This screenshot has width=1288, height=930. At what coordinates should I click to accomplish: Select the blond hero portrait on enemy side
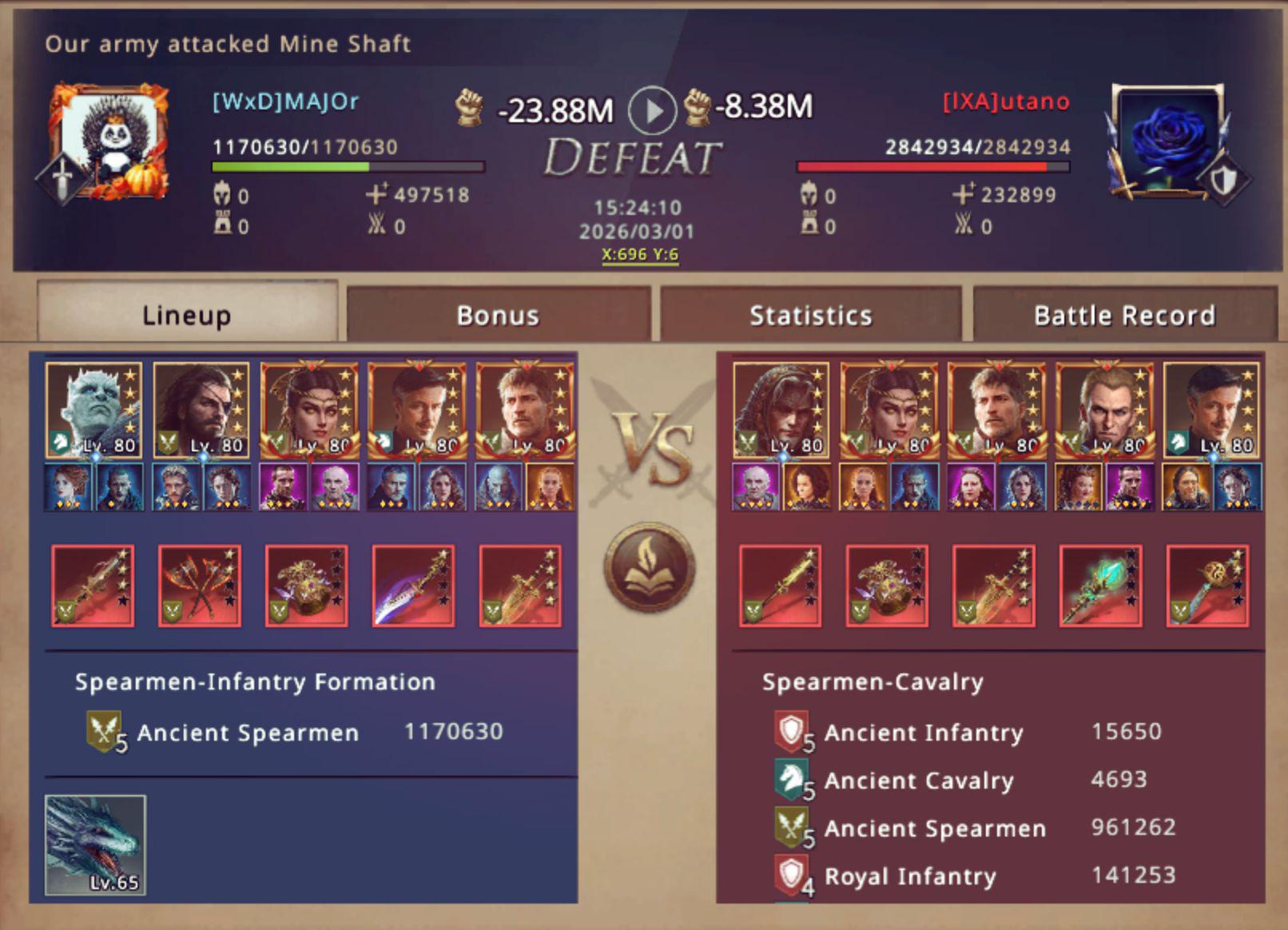click(1103, 410)
